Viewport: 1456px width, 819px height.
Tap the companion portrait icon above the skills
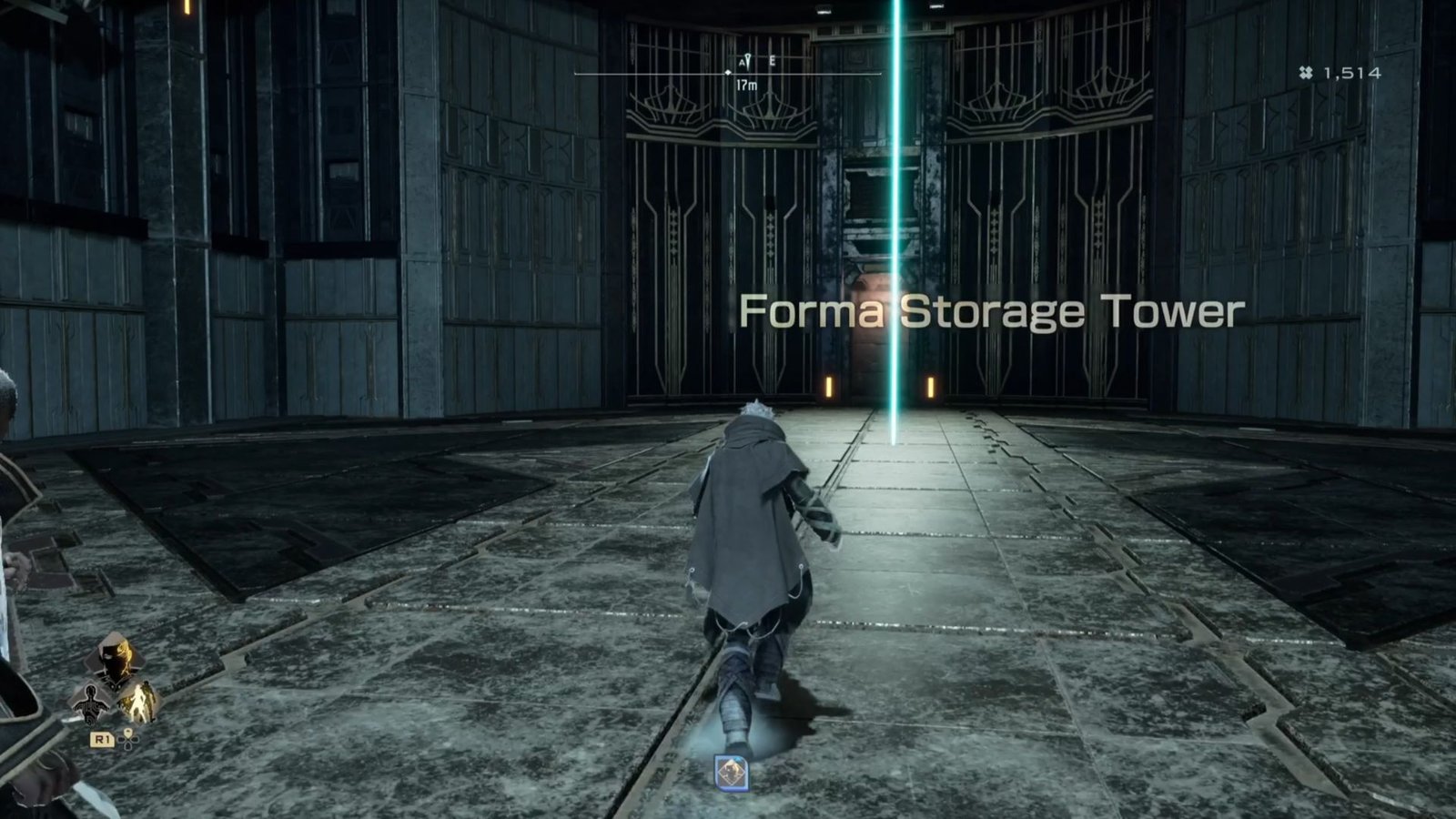tap(116, 658)
